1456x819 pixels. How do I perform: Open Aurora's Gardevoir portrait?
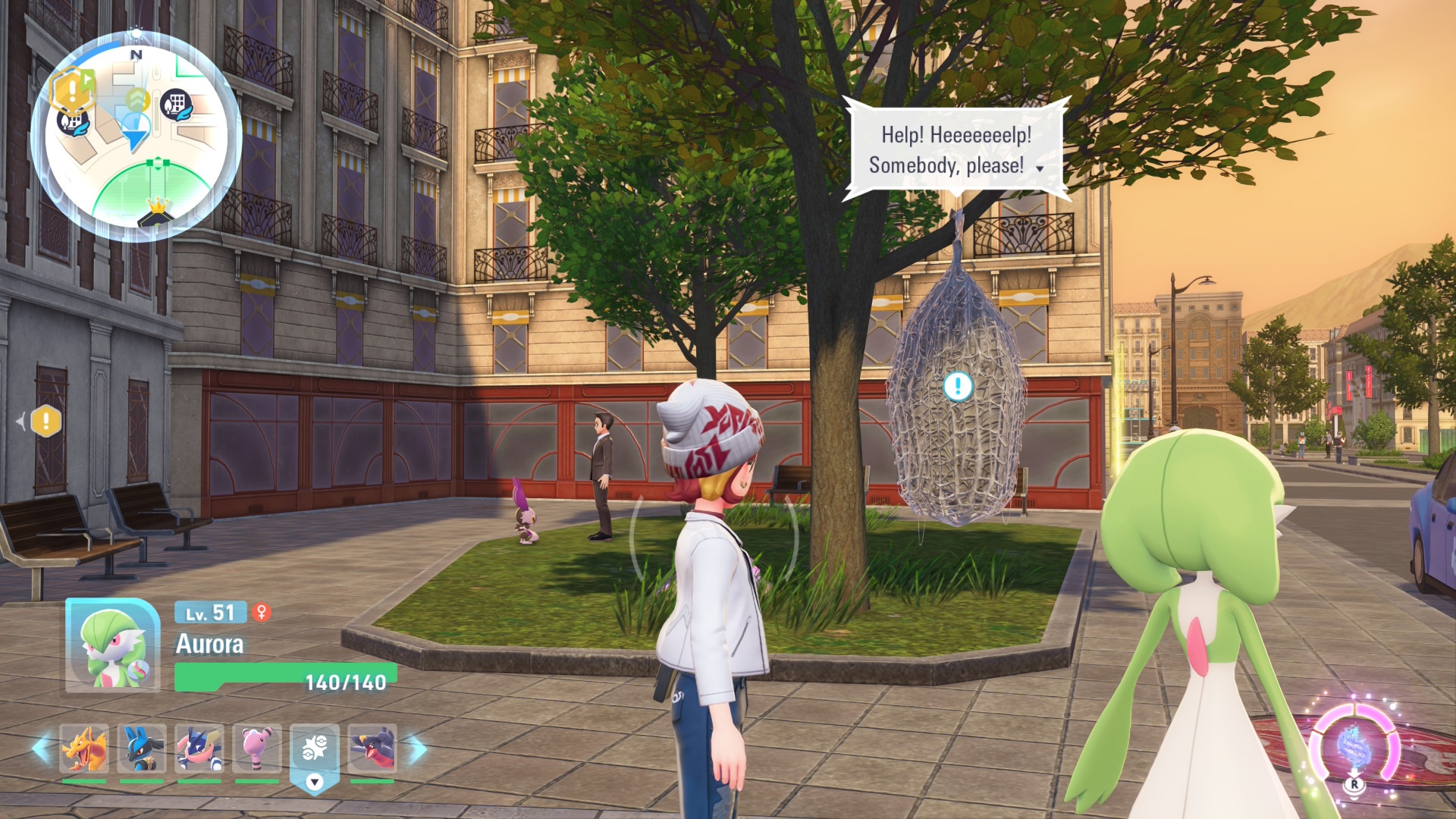tap(112, 645)
